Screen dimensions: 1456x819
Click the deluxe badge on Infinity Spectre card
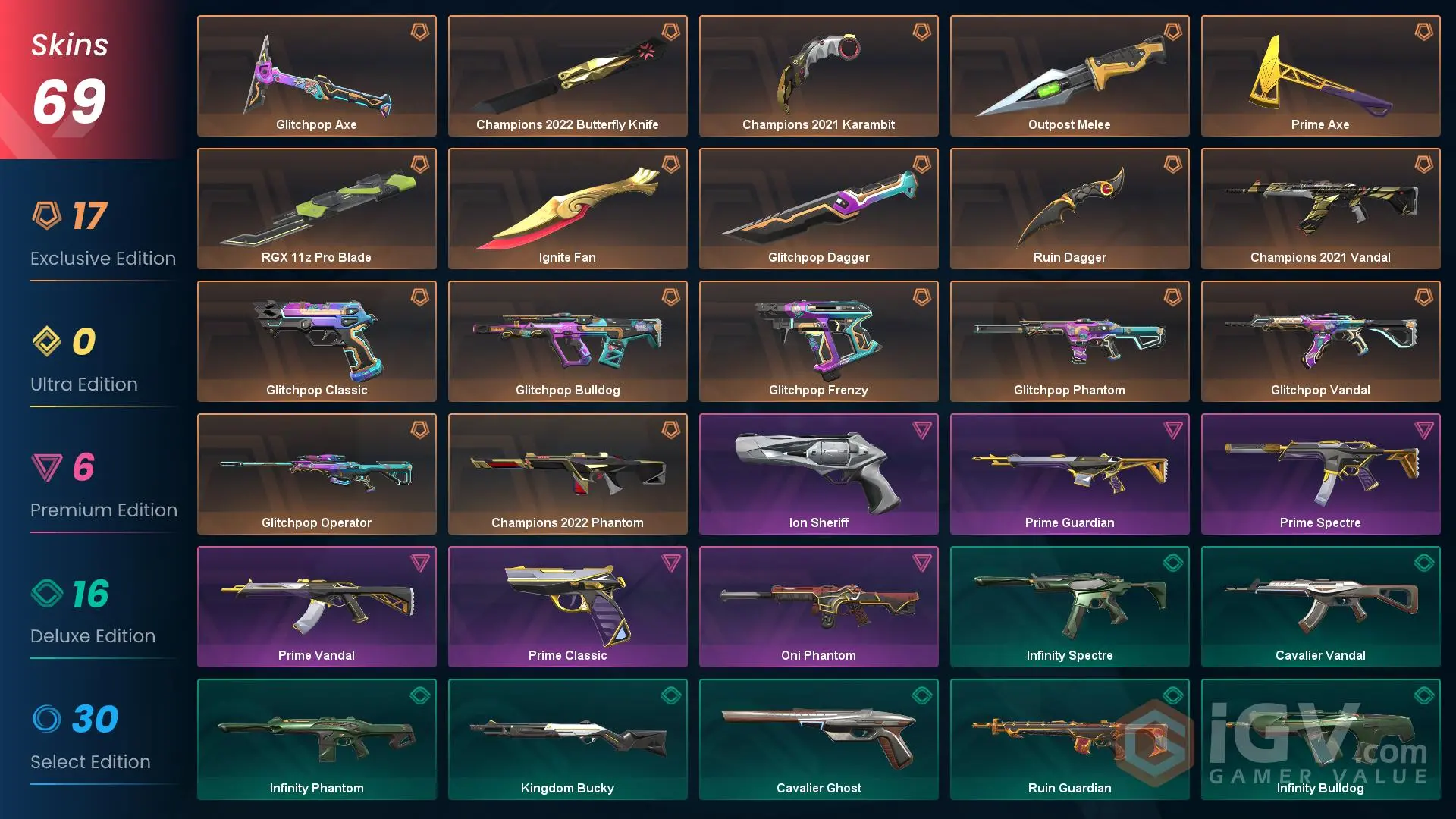click(x=1173, y=562)
